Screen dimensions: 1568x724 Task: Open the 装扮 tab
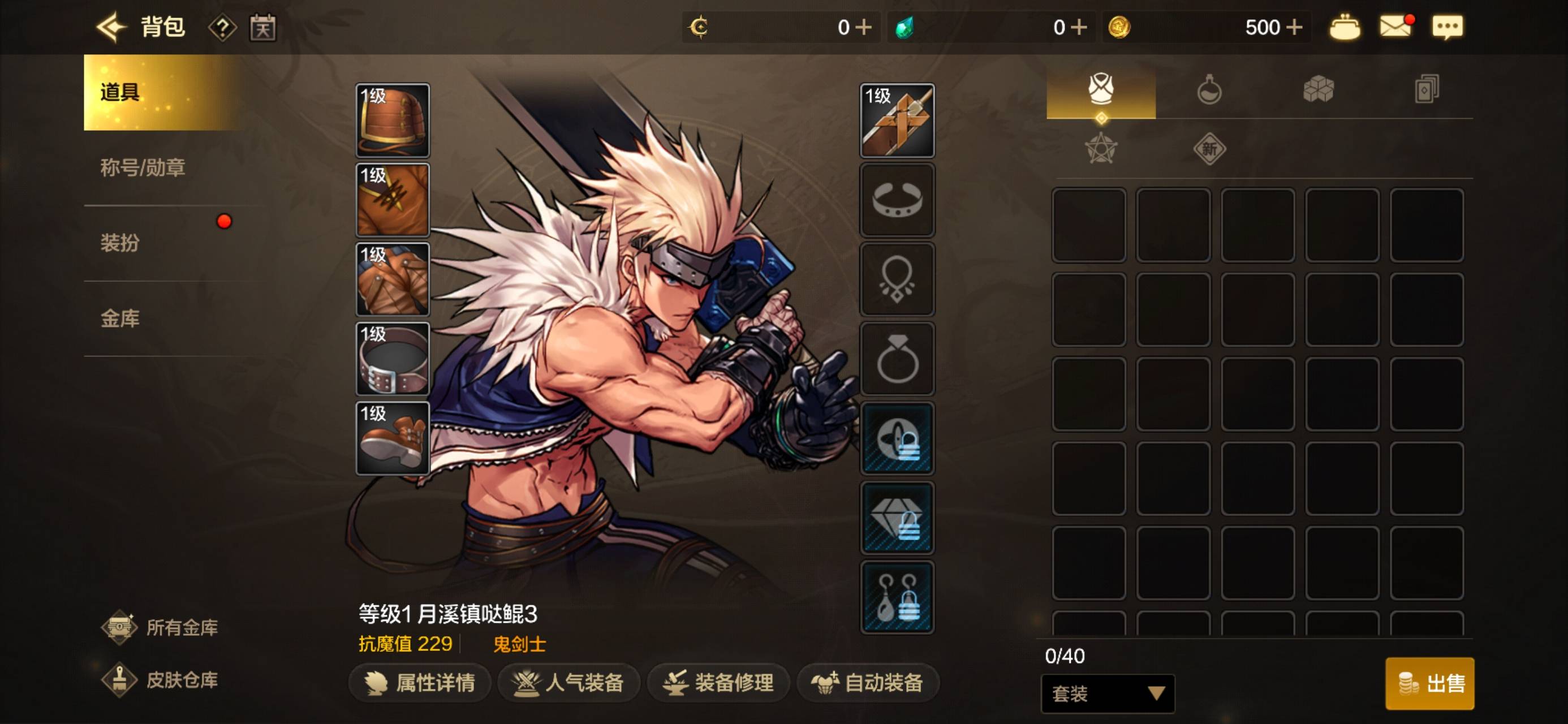(120, 243)
